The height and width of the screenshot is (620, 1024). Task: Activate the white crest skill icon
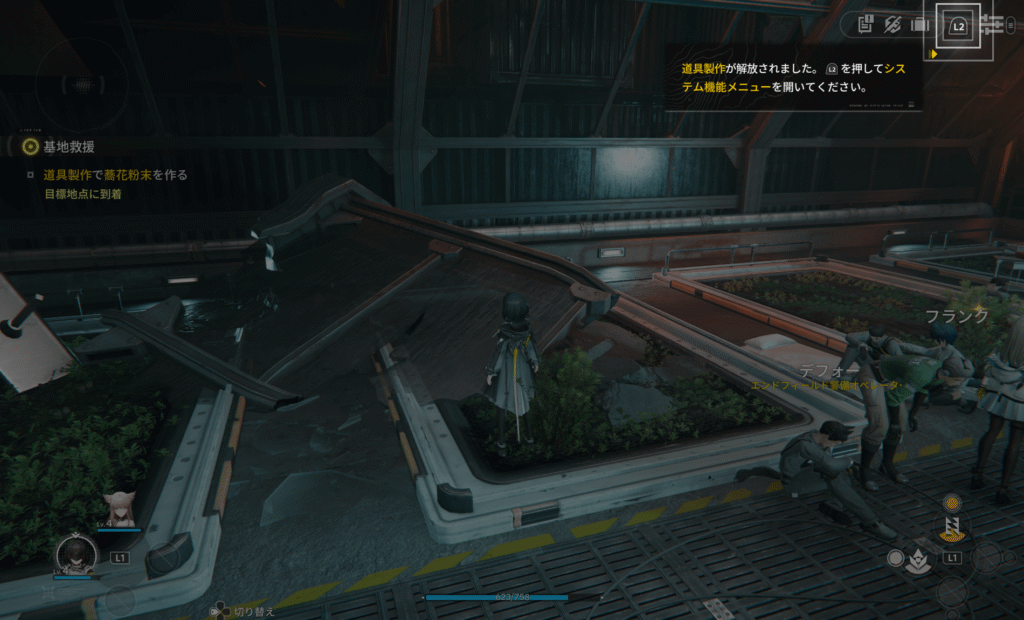(917, 560)
